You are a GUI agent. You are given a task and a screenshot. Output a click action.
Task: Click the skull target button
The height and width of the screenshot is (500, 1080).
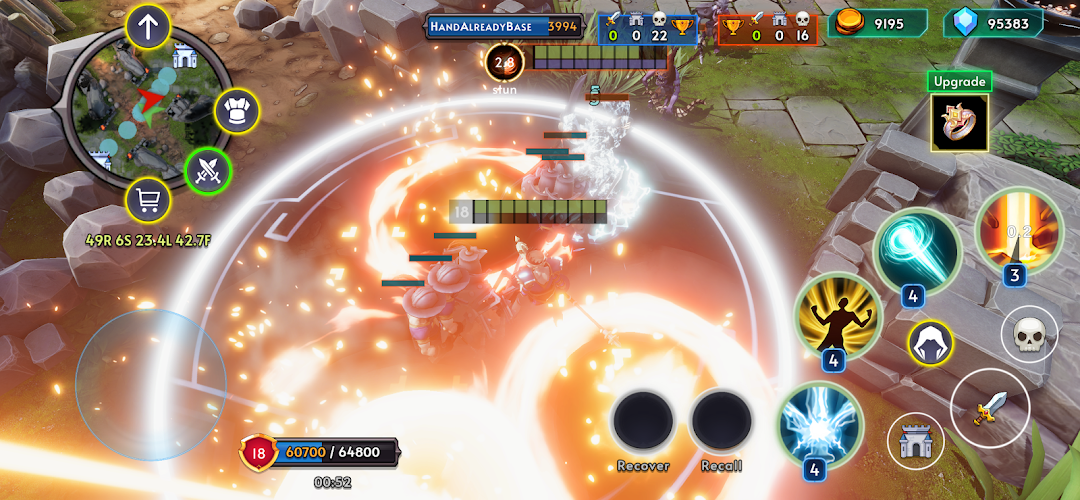click(x=1028, y=336)
